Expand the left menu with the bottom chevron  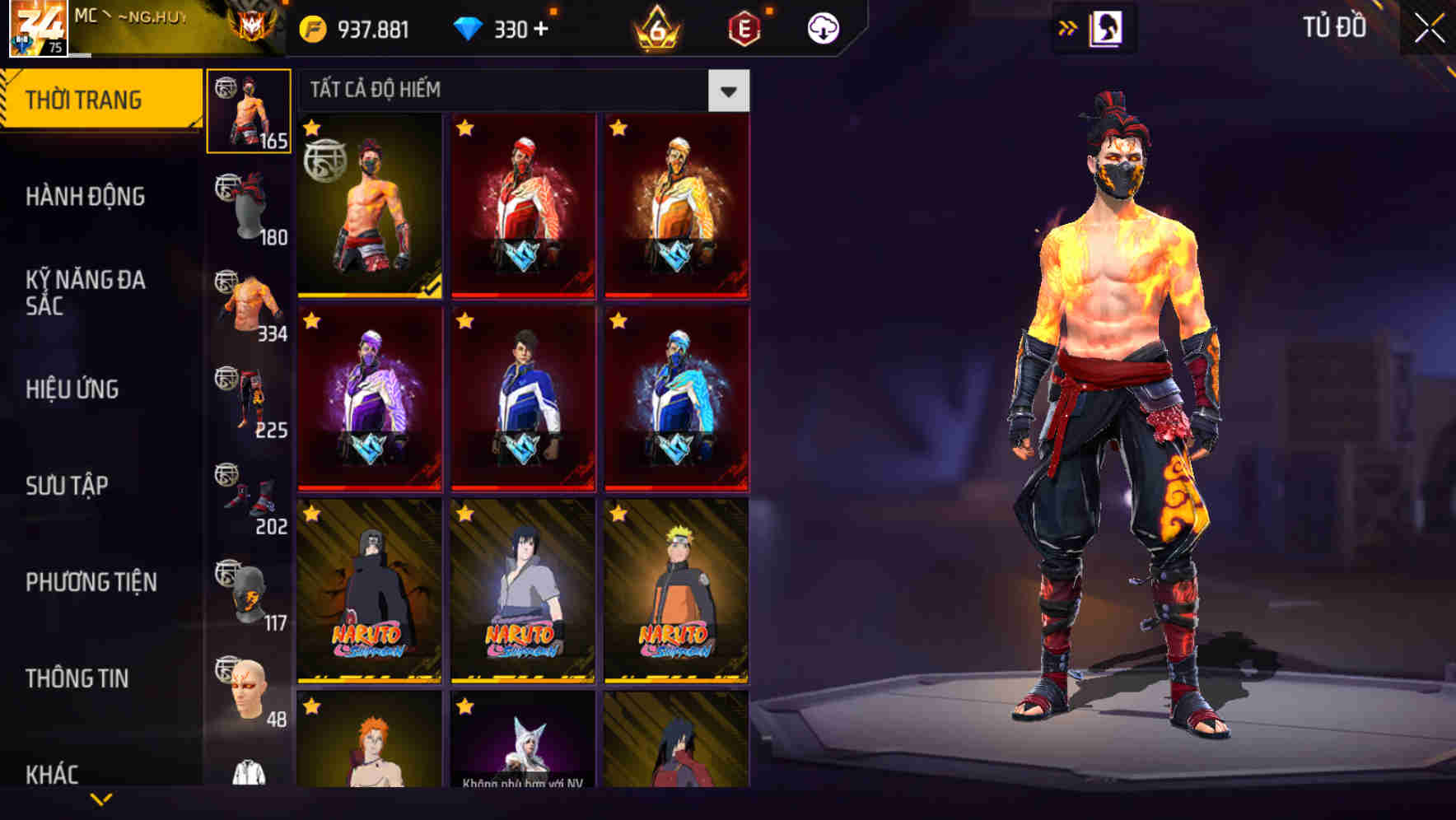click(101, 798)
